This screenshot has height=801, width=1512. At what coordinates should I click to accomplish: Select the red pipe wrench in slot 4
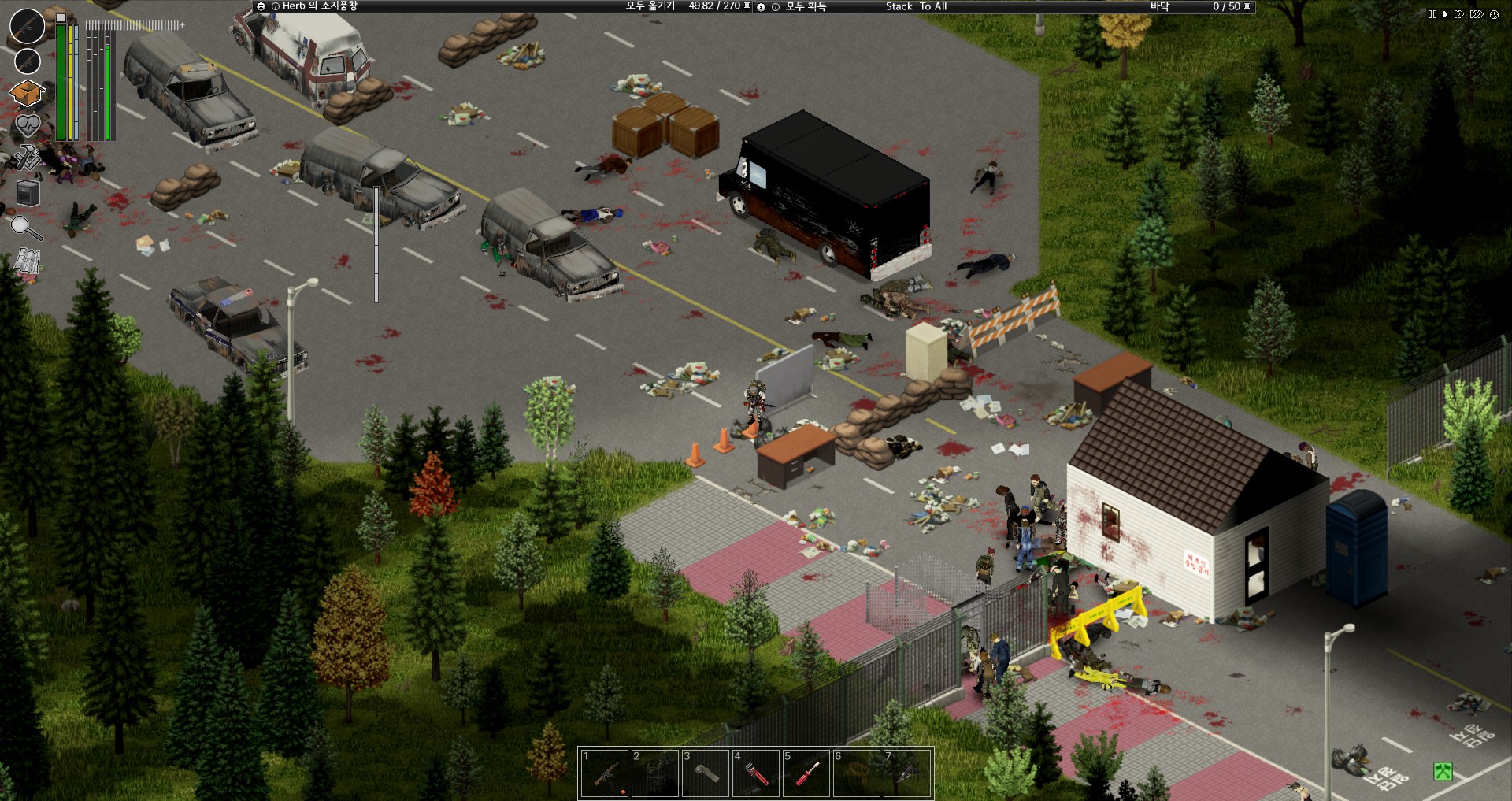coord(755,773)
